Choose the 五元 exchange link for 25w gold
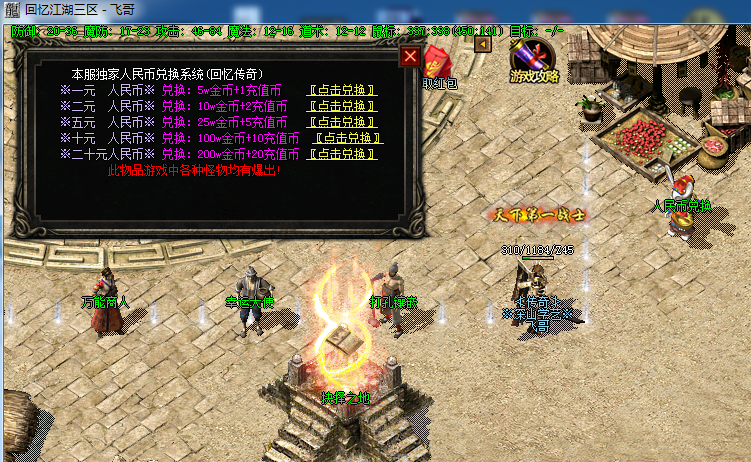Screen dimensions: 751x462 pos(342,122)
